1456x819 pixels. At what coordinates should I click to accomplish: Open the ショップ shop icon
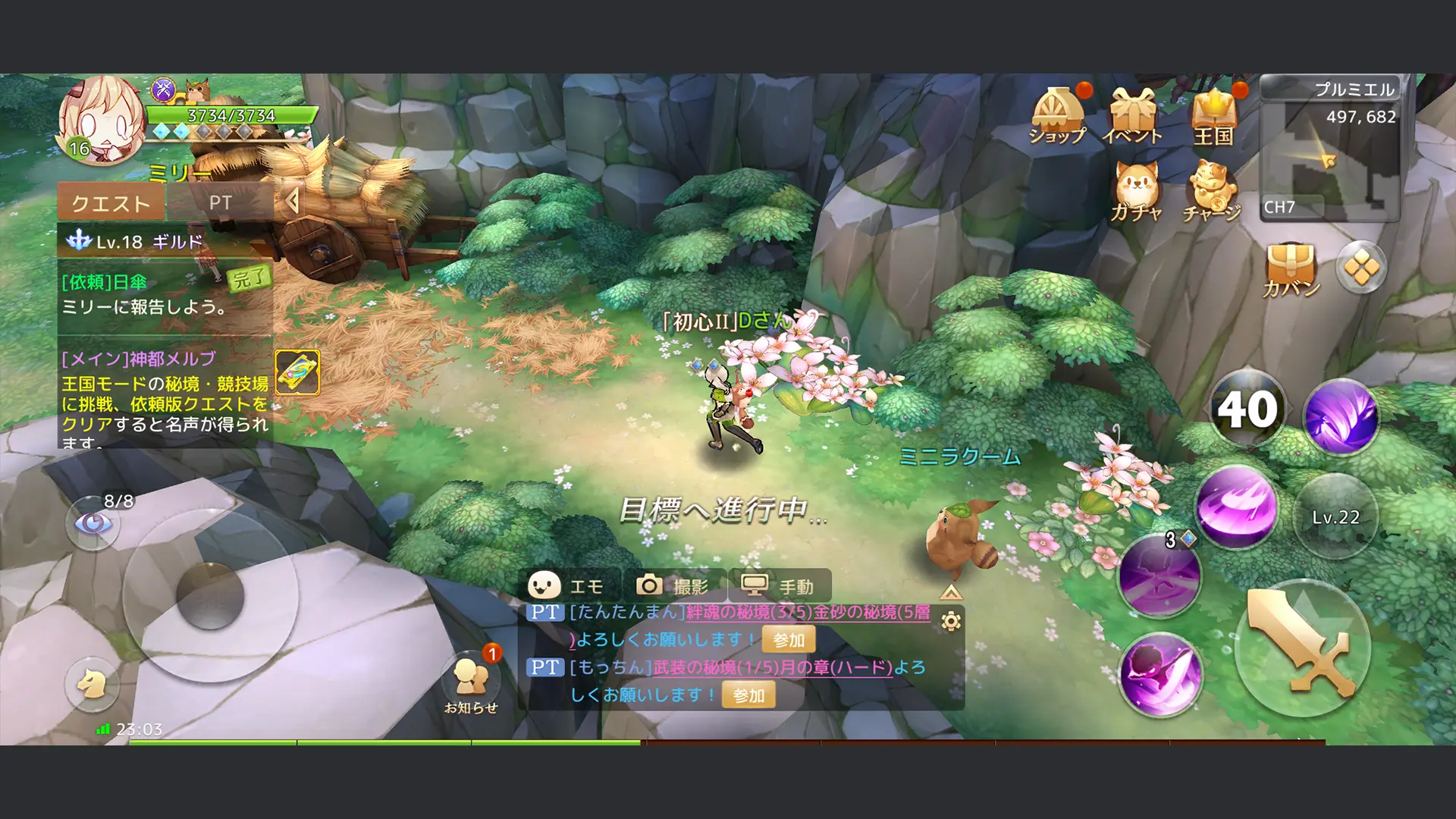point(1058,115)
